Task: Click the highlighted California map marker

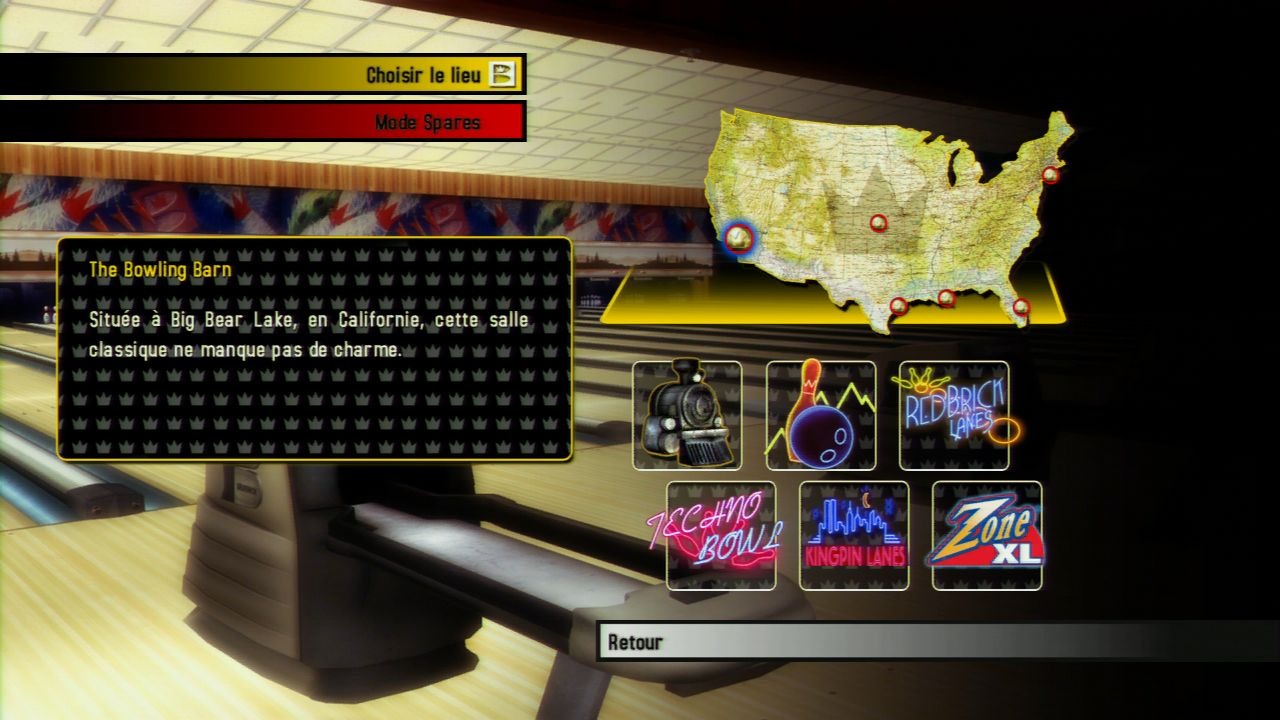Action: (739, 237)
